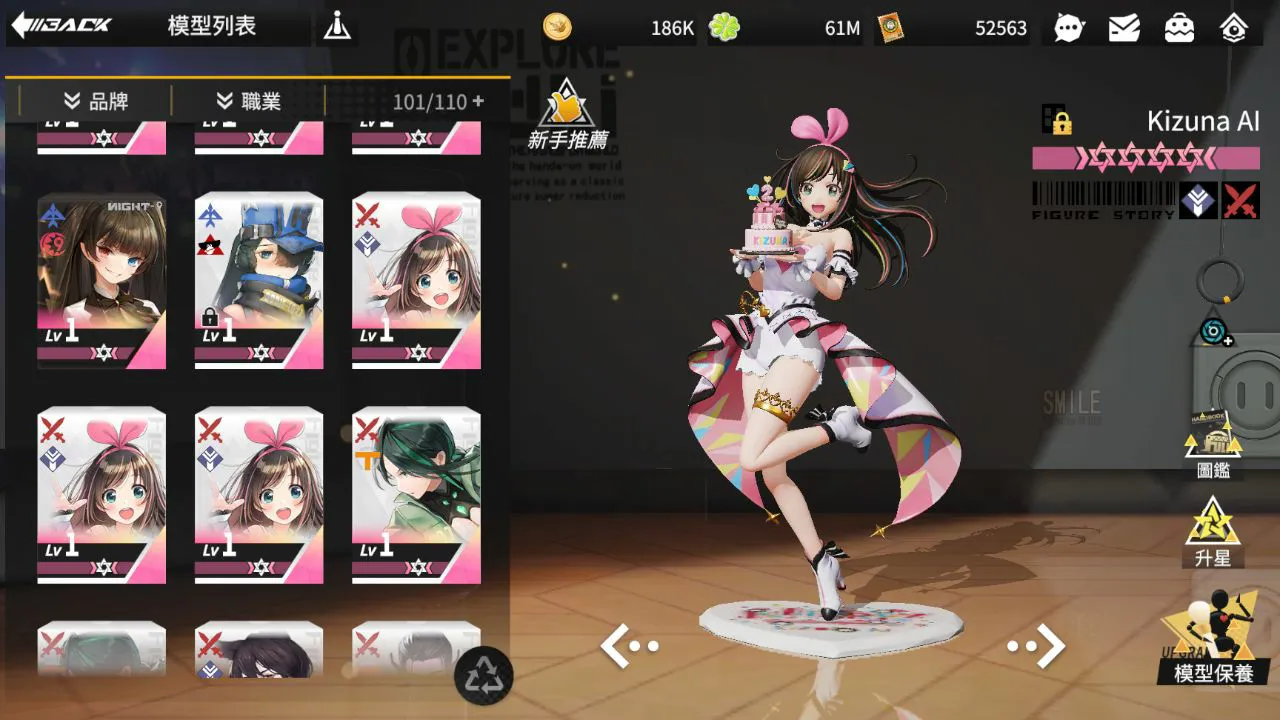Open the chat bubble icon
Screen dimensions: 1280x720
coord(1069,29)
